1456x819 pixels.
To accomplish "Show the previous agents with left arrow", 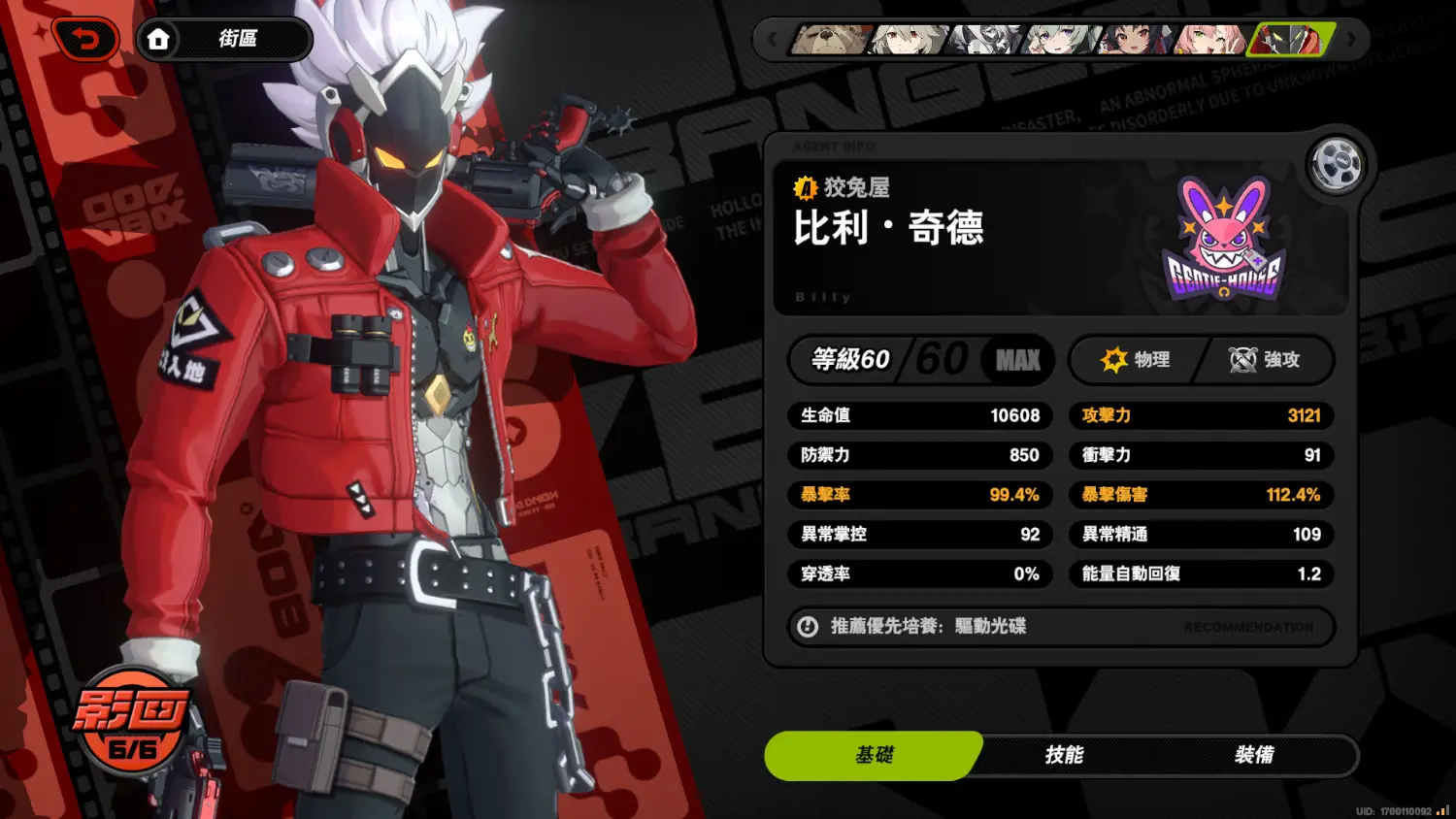I will (x=773, y=41).
